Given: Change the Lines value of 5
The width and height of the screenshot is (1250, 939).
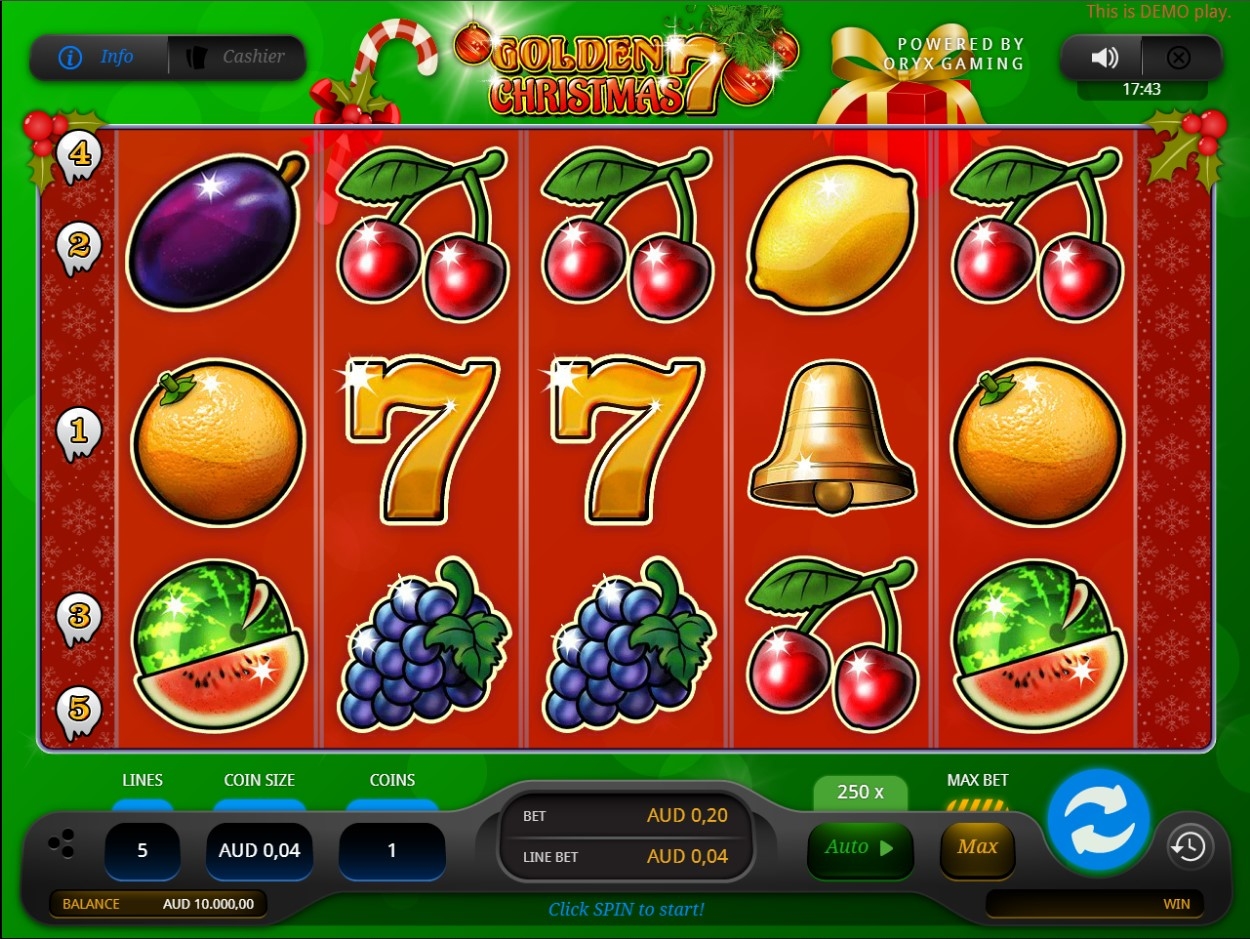Looking at the screenshot, I should click(x=142, y=851).
